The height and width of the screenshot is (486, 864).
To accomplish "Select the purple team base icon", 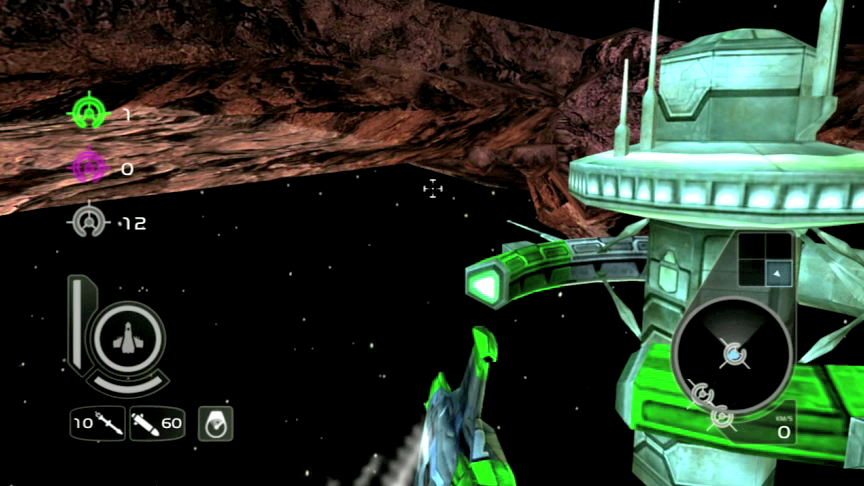I will (x=90, y=167).
